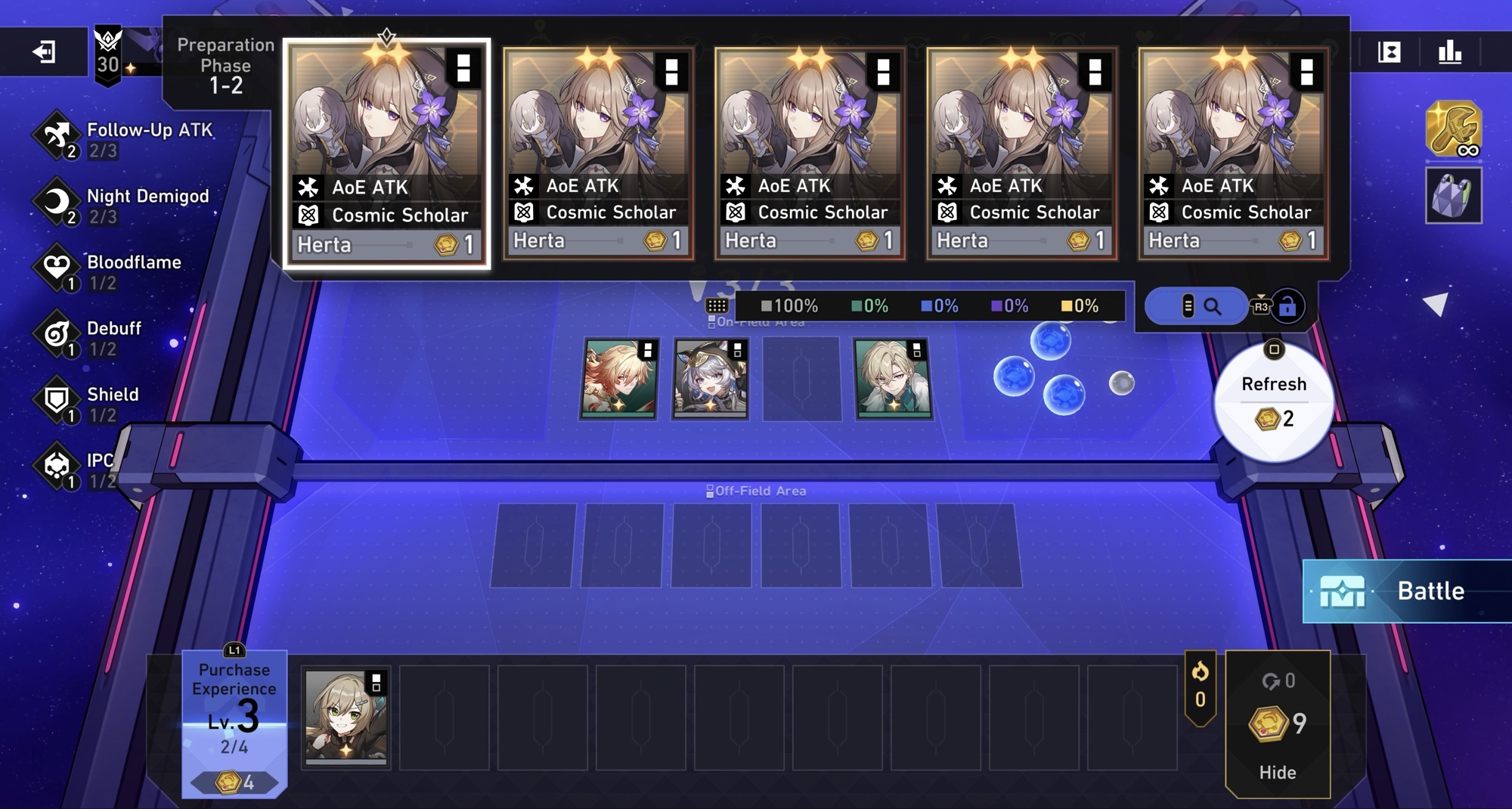Click the exit button in top-left corner
The image size is (1512, 809).
(x=44, y=51)
